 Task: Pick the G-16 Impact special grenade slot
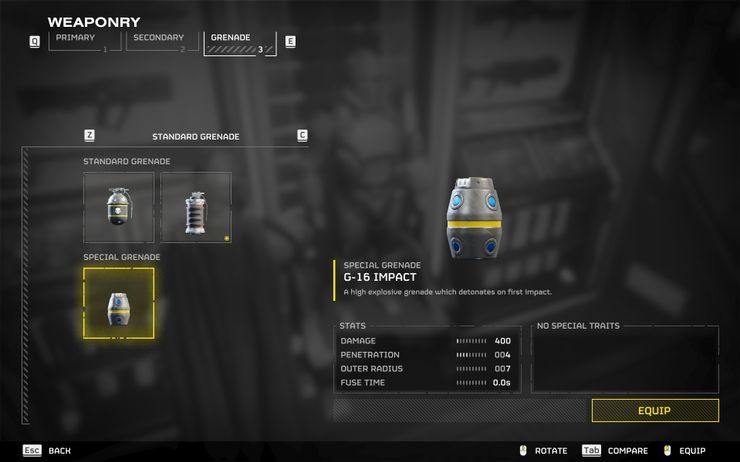[x=119, y=302]
